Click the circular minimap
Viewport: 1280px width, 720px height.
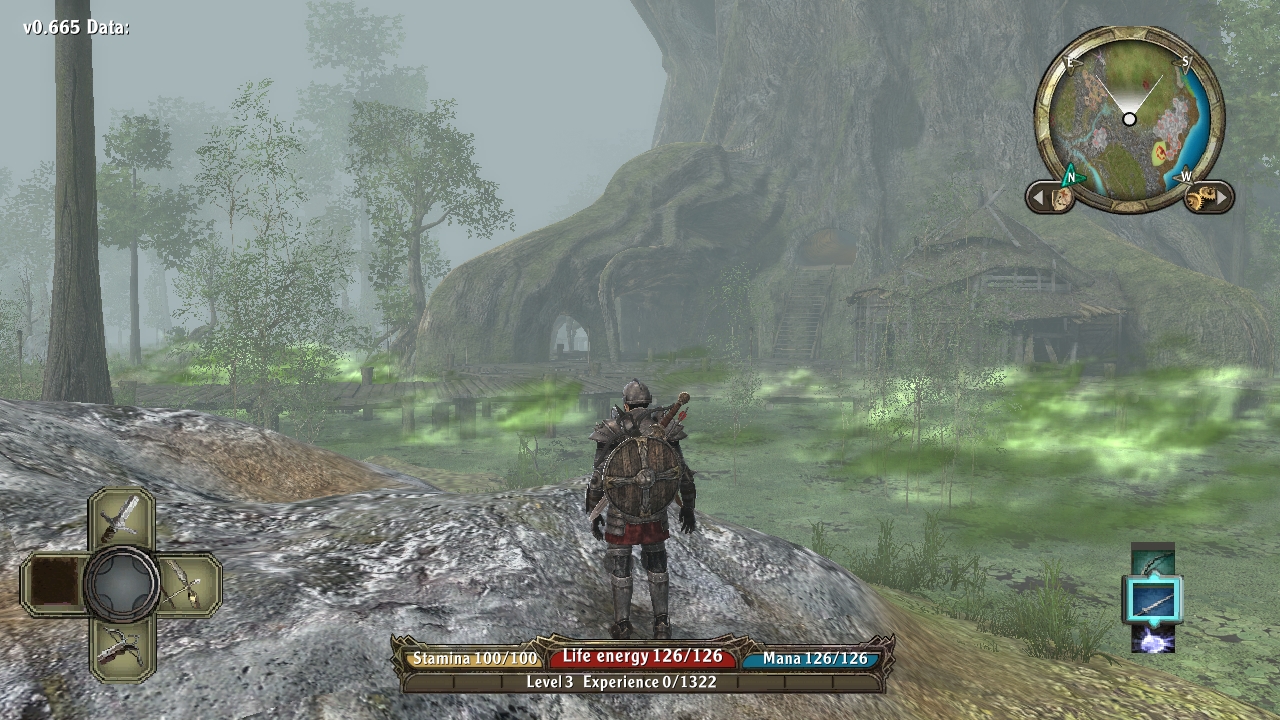click(x=1129, y=120)
